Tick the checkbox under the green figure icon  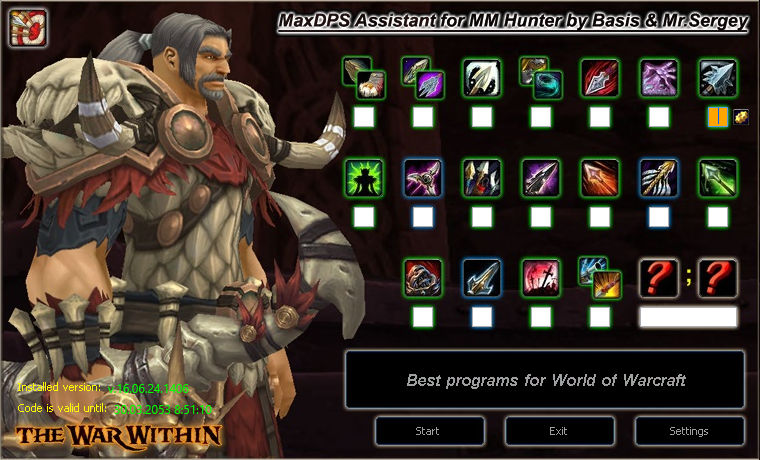click(x=363, y=216)
